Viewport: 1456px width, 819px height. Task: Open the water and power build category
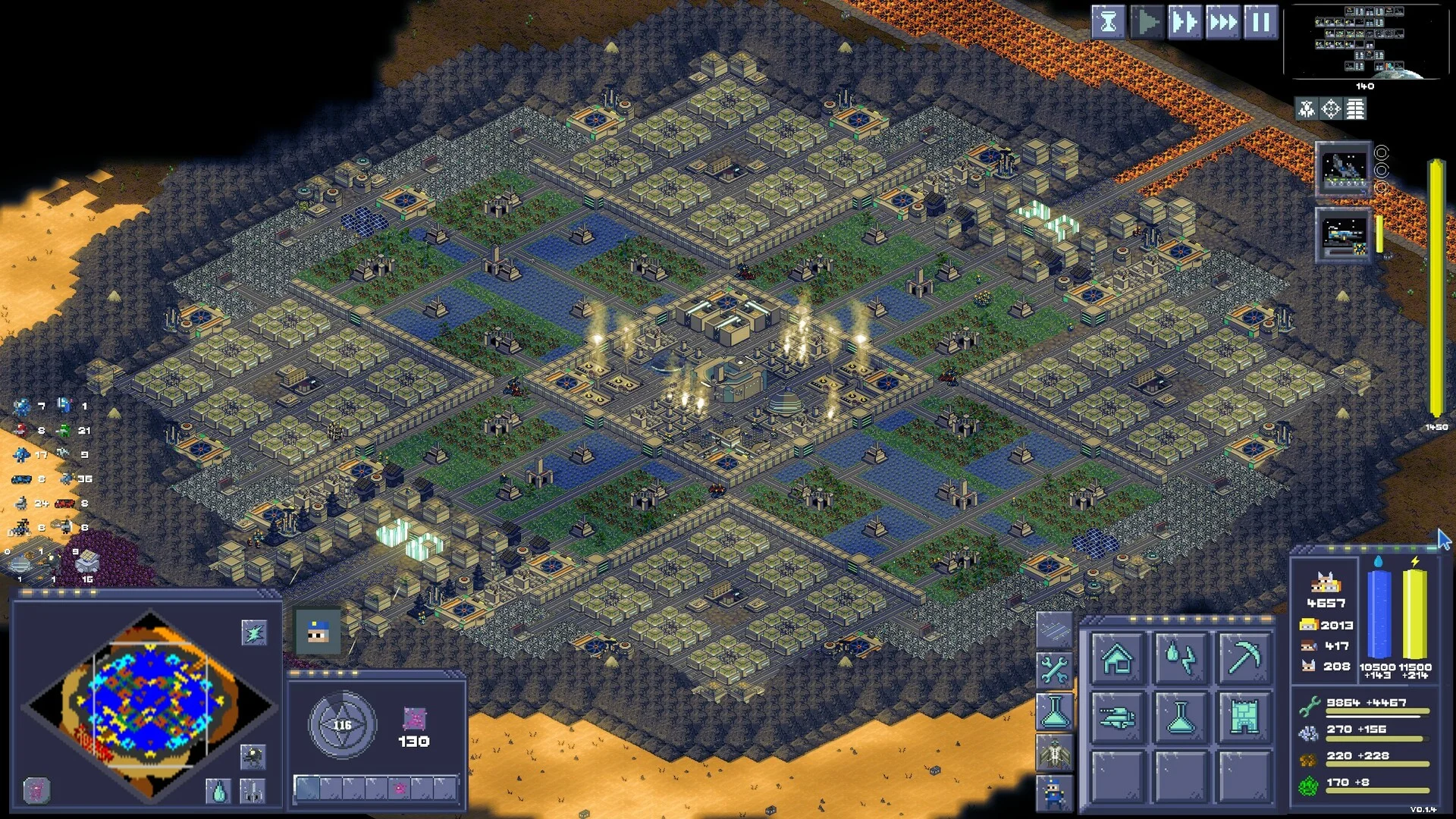1180,657
